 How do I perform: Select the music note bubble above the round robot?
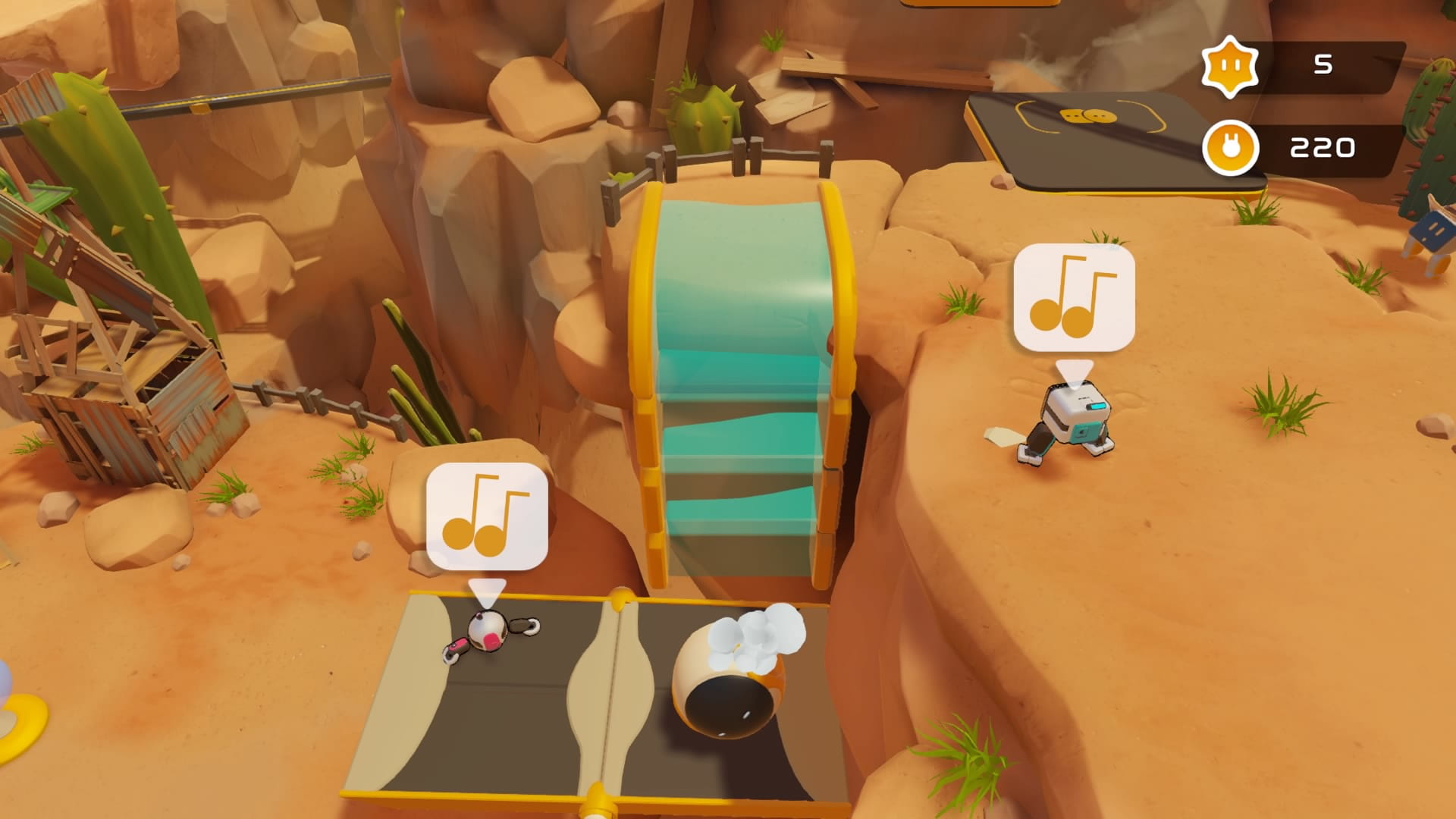pyautogui.click(x=486, y=516)
